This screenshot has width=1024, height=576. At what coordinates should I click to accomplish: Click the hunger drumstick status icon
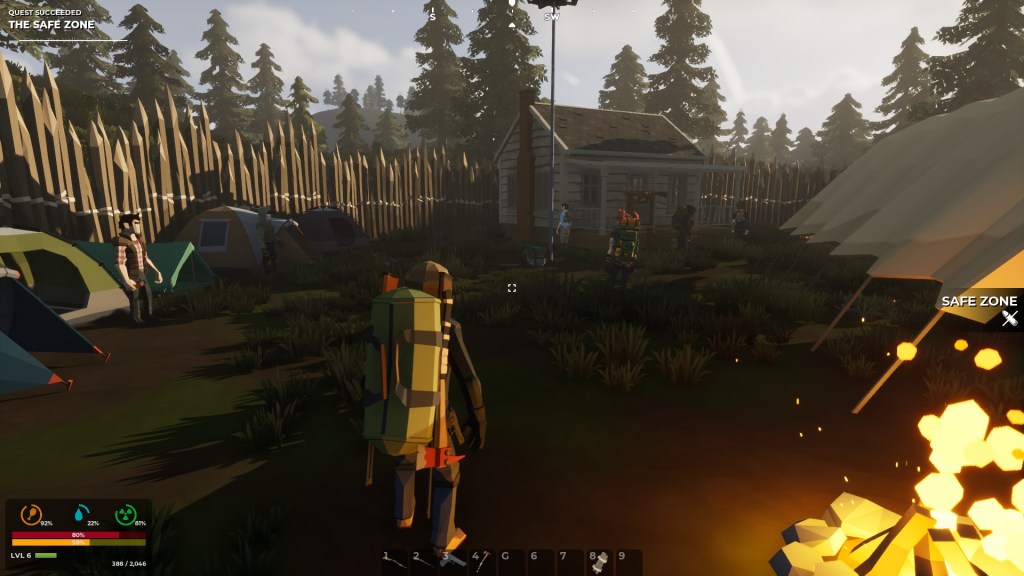pyautogui.click(x=31, y=514)
